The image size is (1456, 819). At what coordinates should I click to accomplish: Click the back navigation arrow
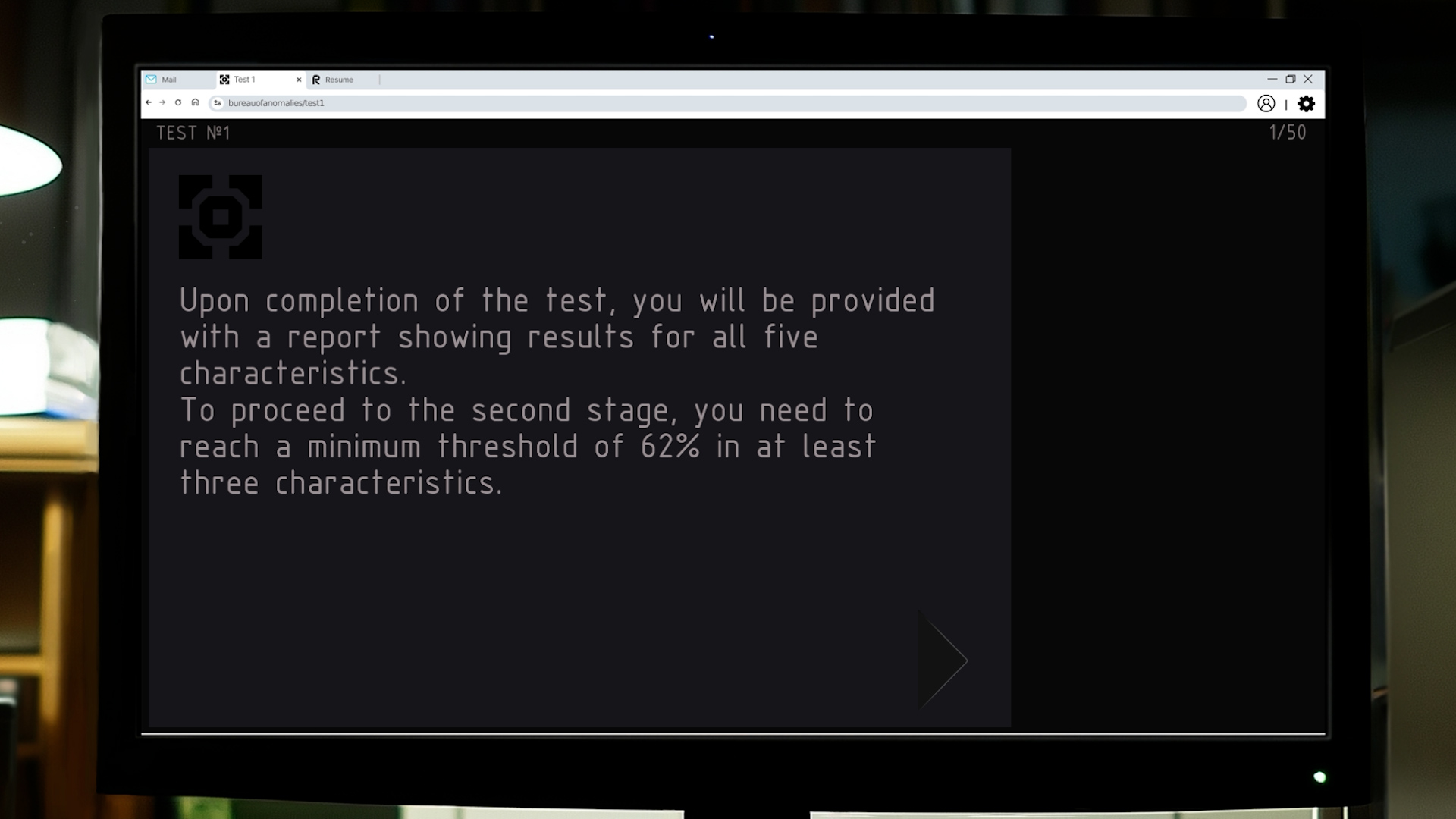click(x=149, y=102)
